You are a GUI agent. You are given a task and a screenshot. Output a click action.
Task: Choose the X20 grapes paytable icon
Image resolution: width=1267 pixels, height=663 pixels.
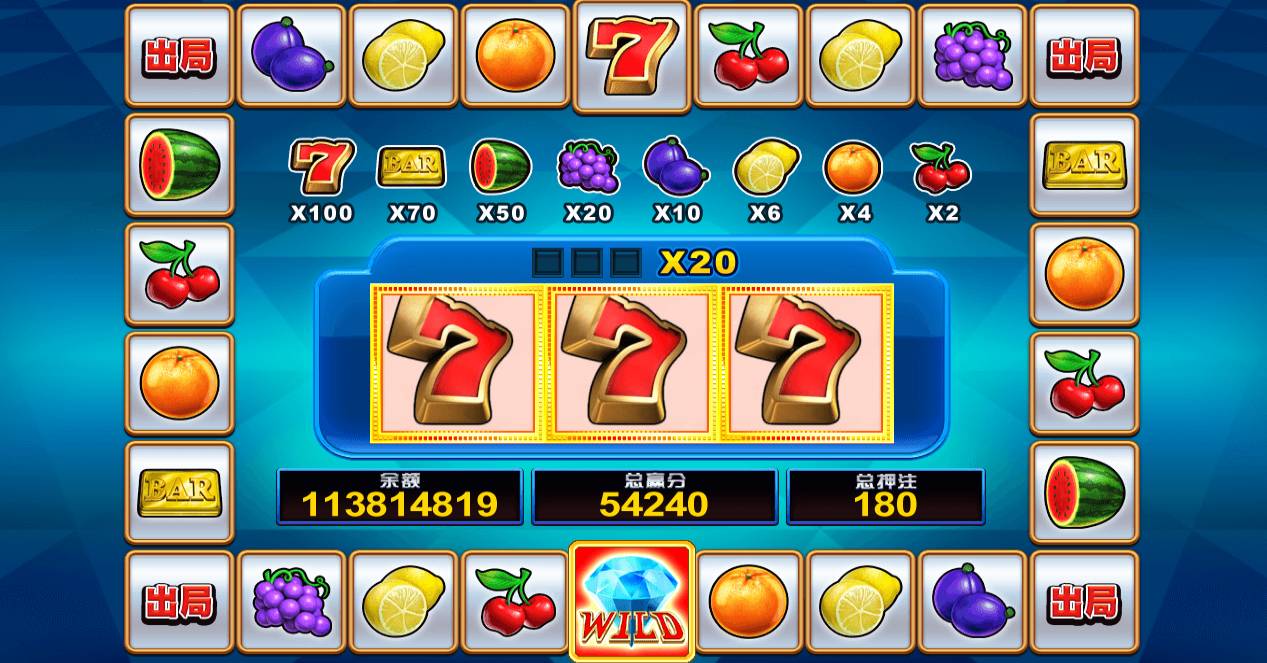(588, 166)
